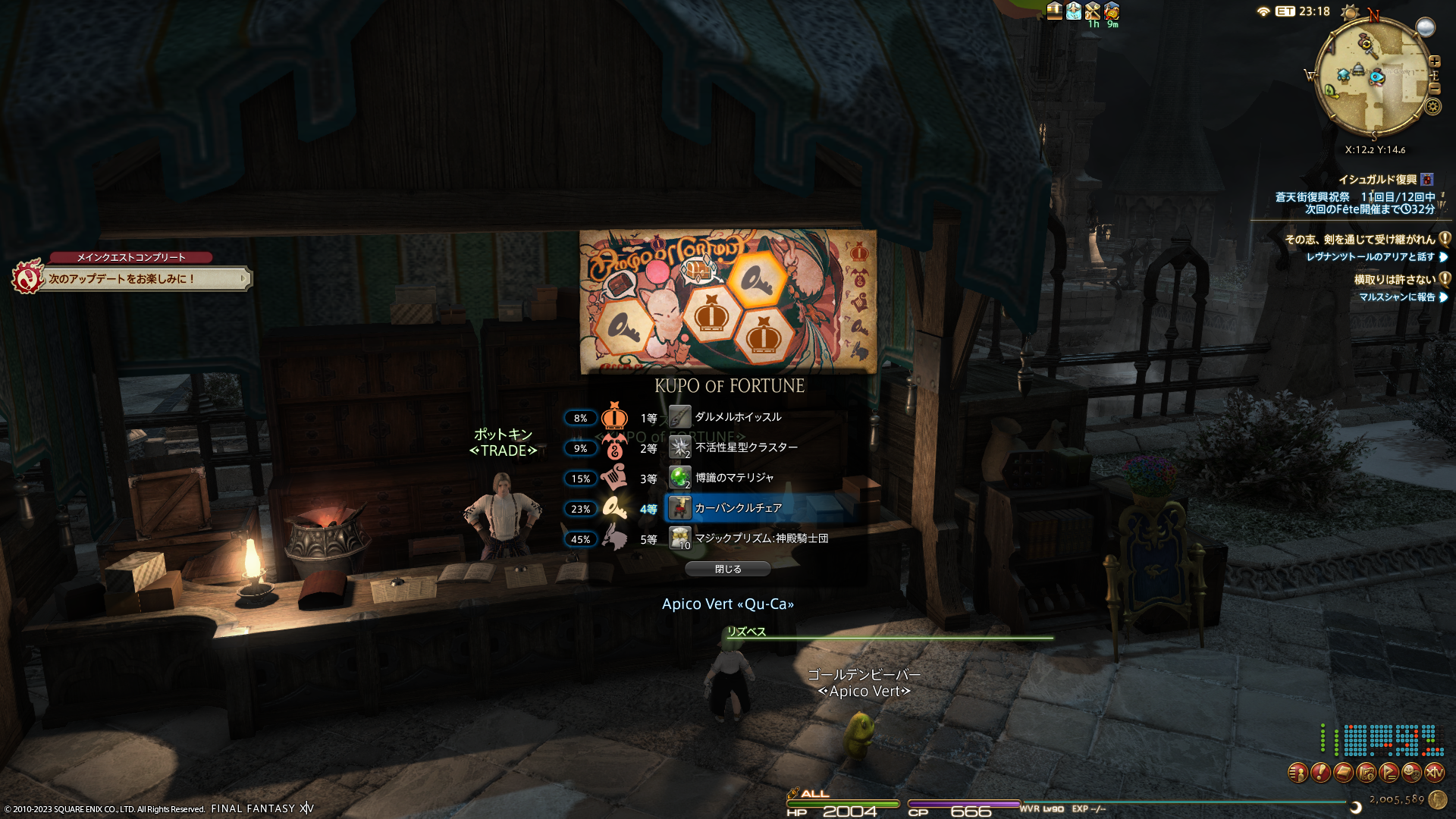Image resolution: width=1456 pixels, height=819 pixels.
Task: Close the Kupo of Fortune window
Action: (x=727, y=569)
